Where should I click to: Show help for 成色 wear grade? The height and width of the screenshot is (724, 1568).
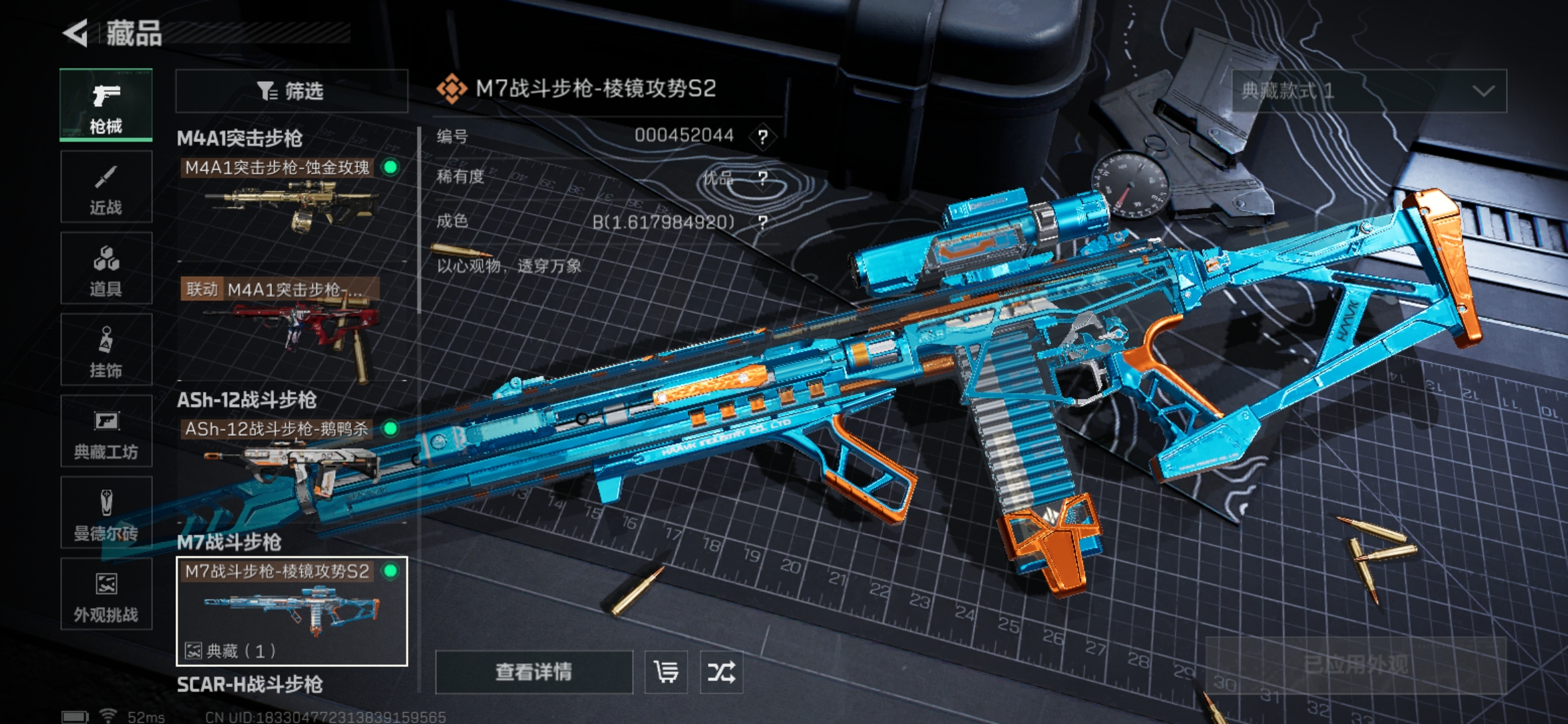point(763,222)
